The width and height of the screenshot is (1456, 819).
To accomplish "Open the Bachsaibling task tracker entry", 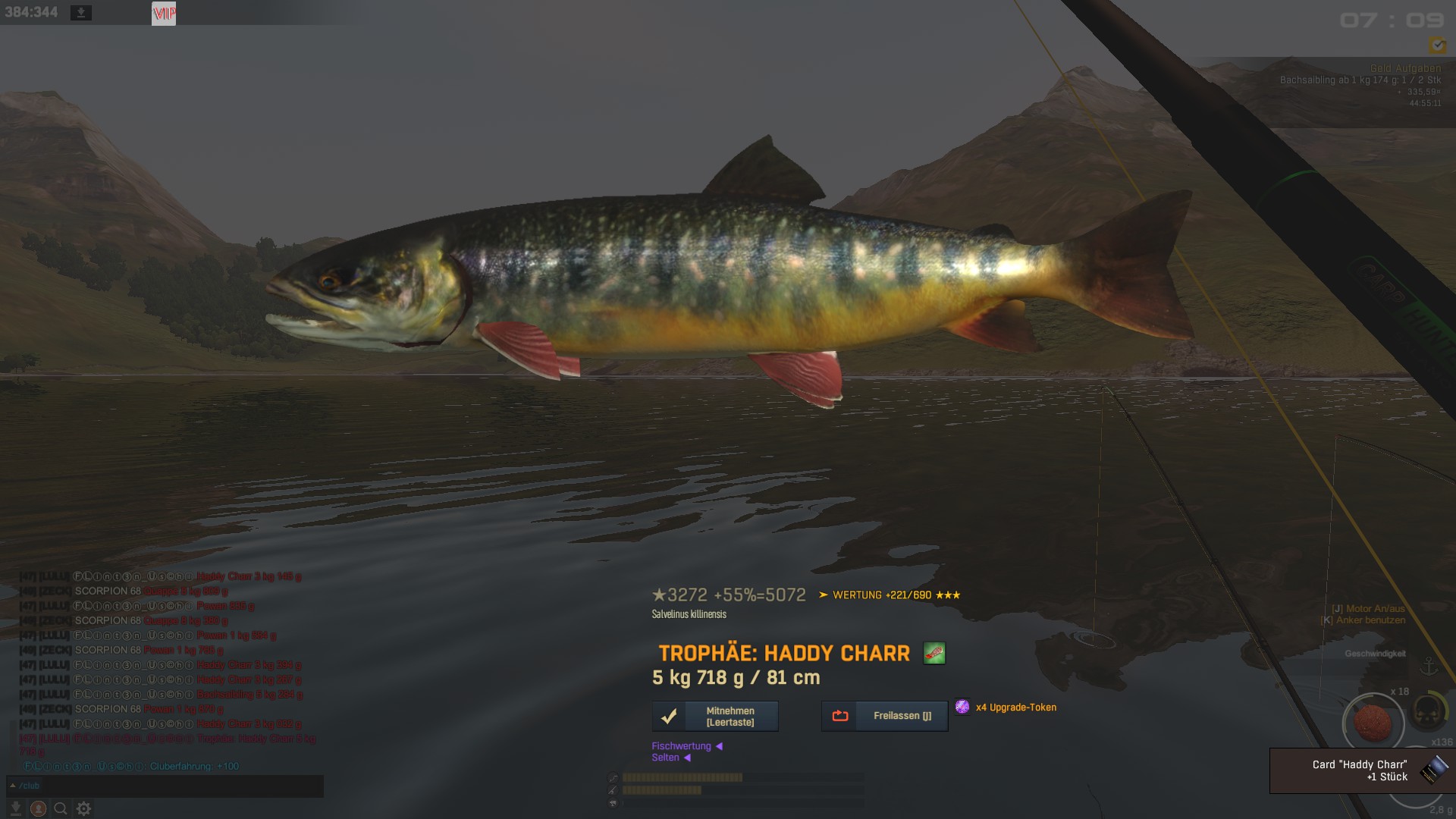I will click(1360, 80).
